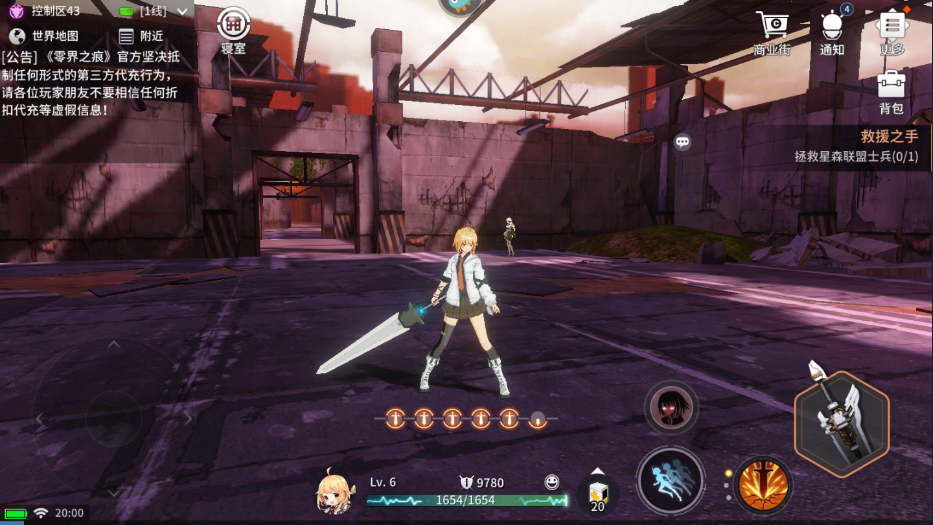Open the emoji smiley face button
Screen dimensions: 933x525
[x=552, y=482]
